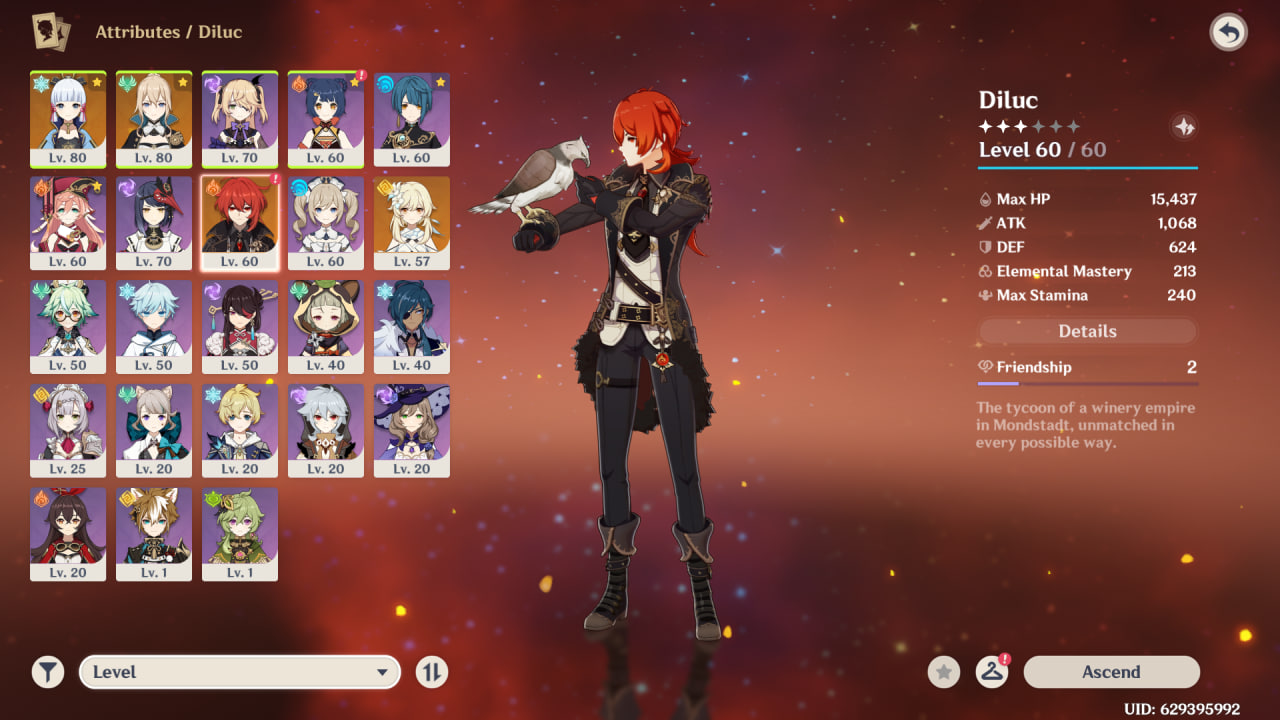Open the Details stats panel
This screenshot has height=720, width=1280.
point(1087,331)
